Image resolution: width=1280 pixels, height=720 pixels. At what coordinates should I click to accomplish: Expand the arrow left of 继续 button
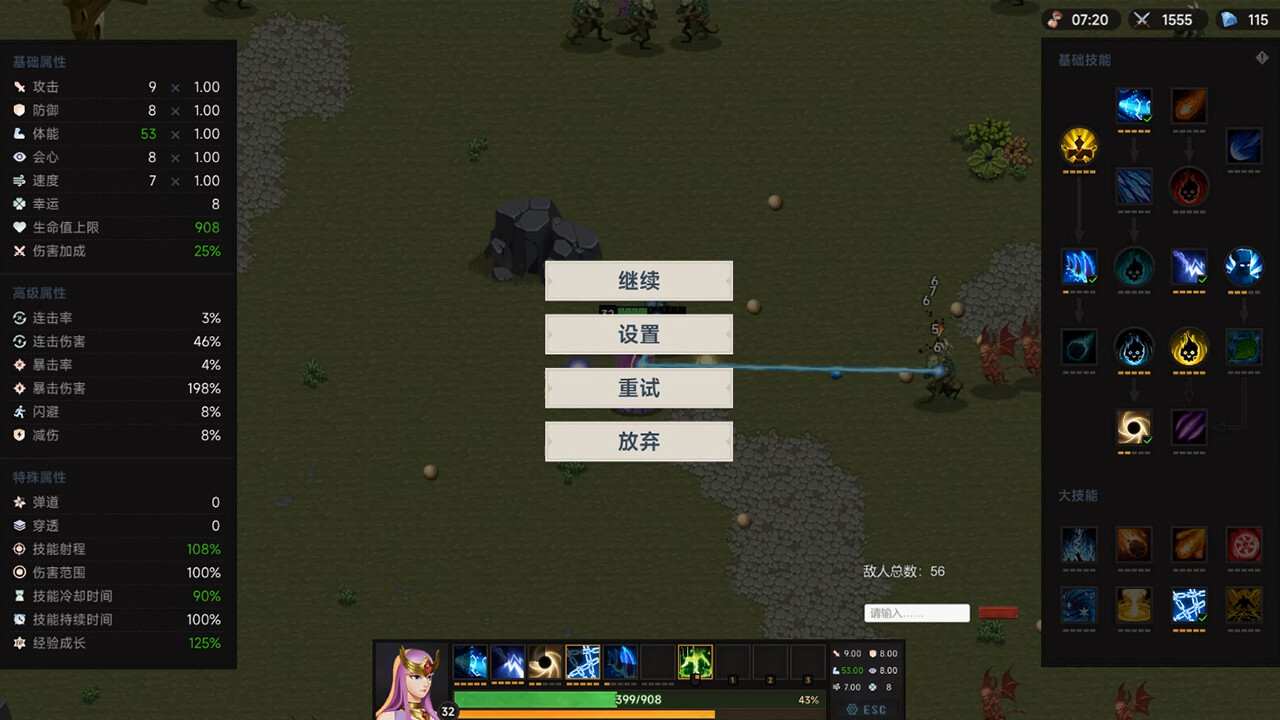point(550,281)
